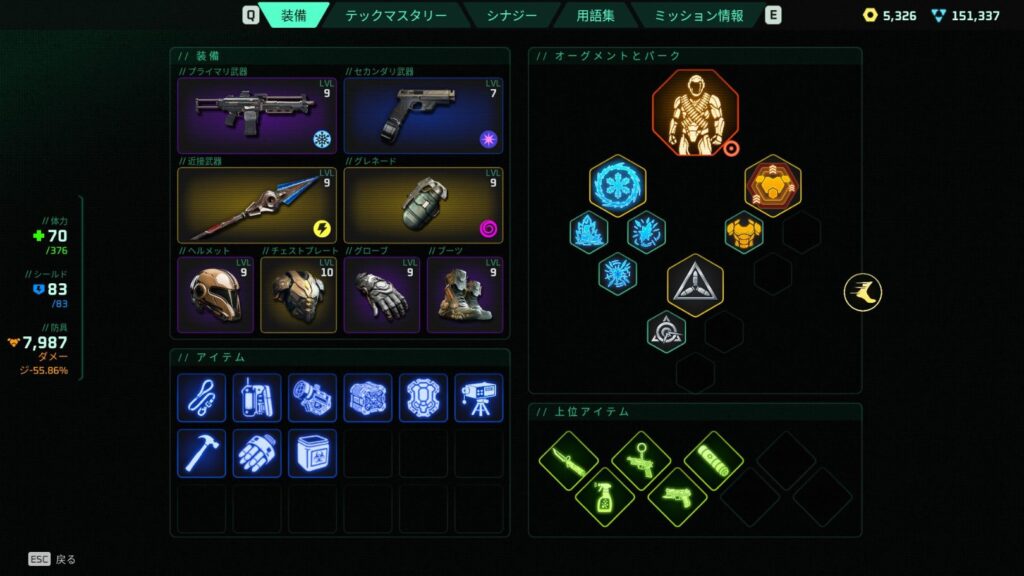Viewport: 1024px width, 576px height.
Task: Choose the secondary pistol weapon slot
Action: coord(423,116)
